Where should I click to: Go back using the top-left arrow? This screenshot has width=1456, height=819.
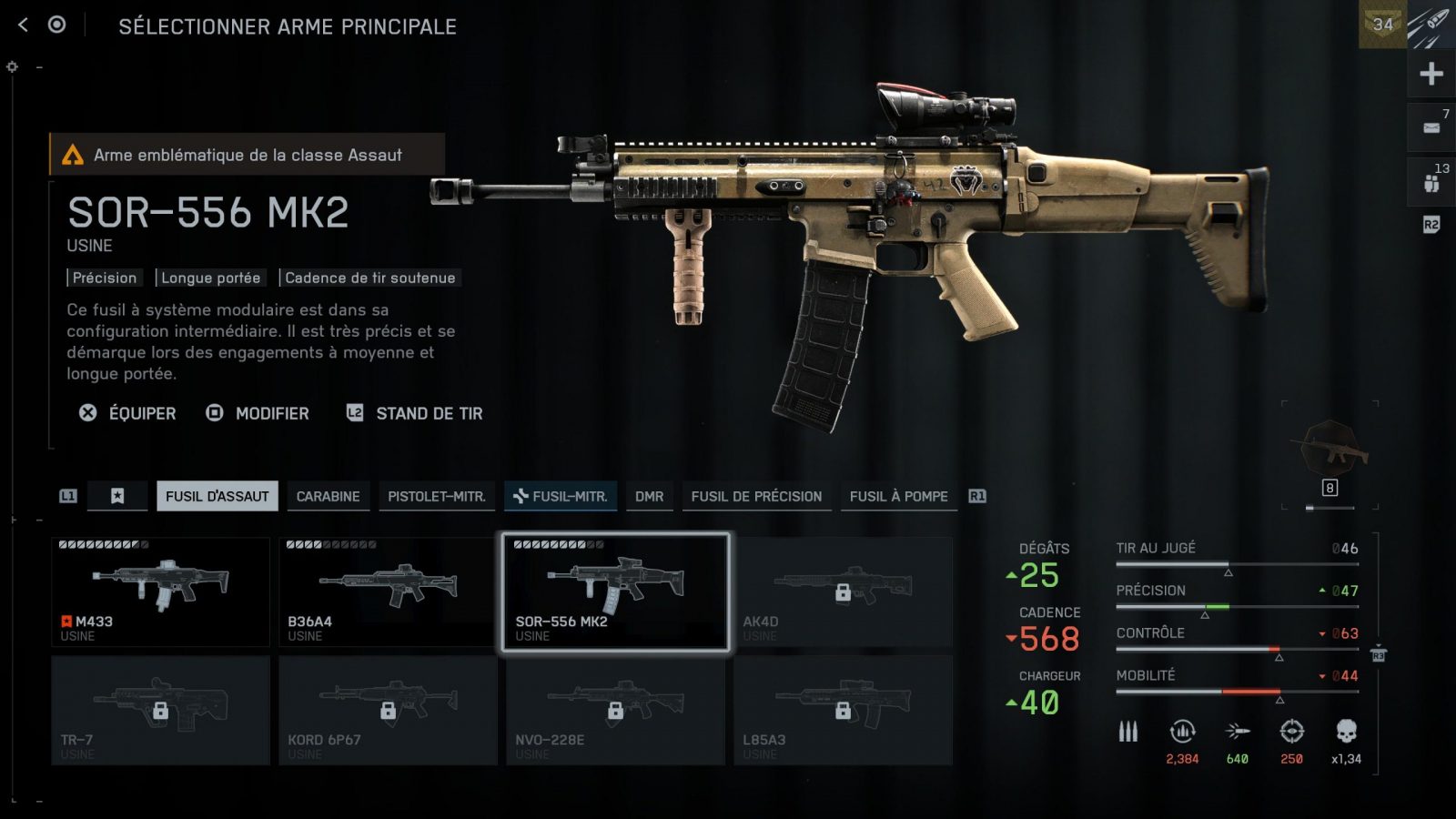[24, 25]
